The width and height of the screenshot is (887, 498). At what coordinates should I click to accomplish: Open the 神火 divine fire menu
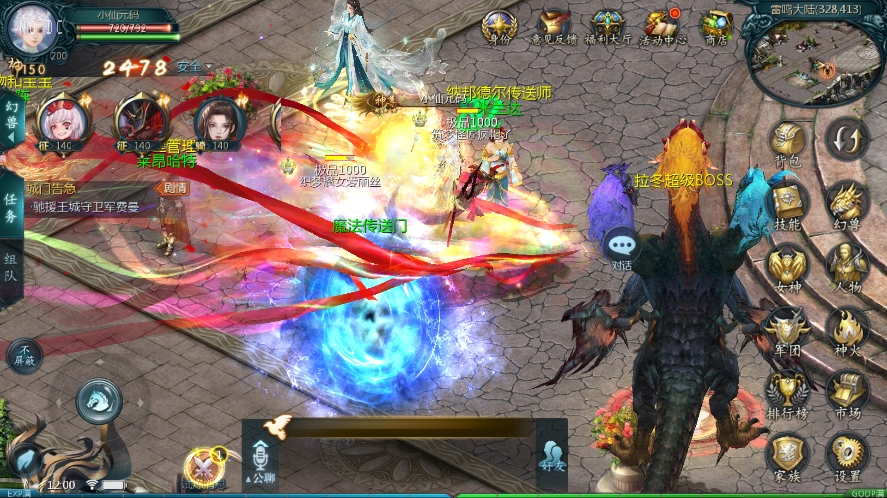click(x=847, y=329)
